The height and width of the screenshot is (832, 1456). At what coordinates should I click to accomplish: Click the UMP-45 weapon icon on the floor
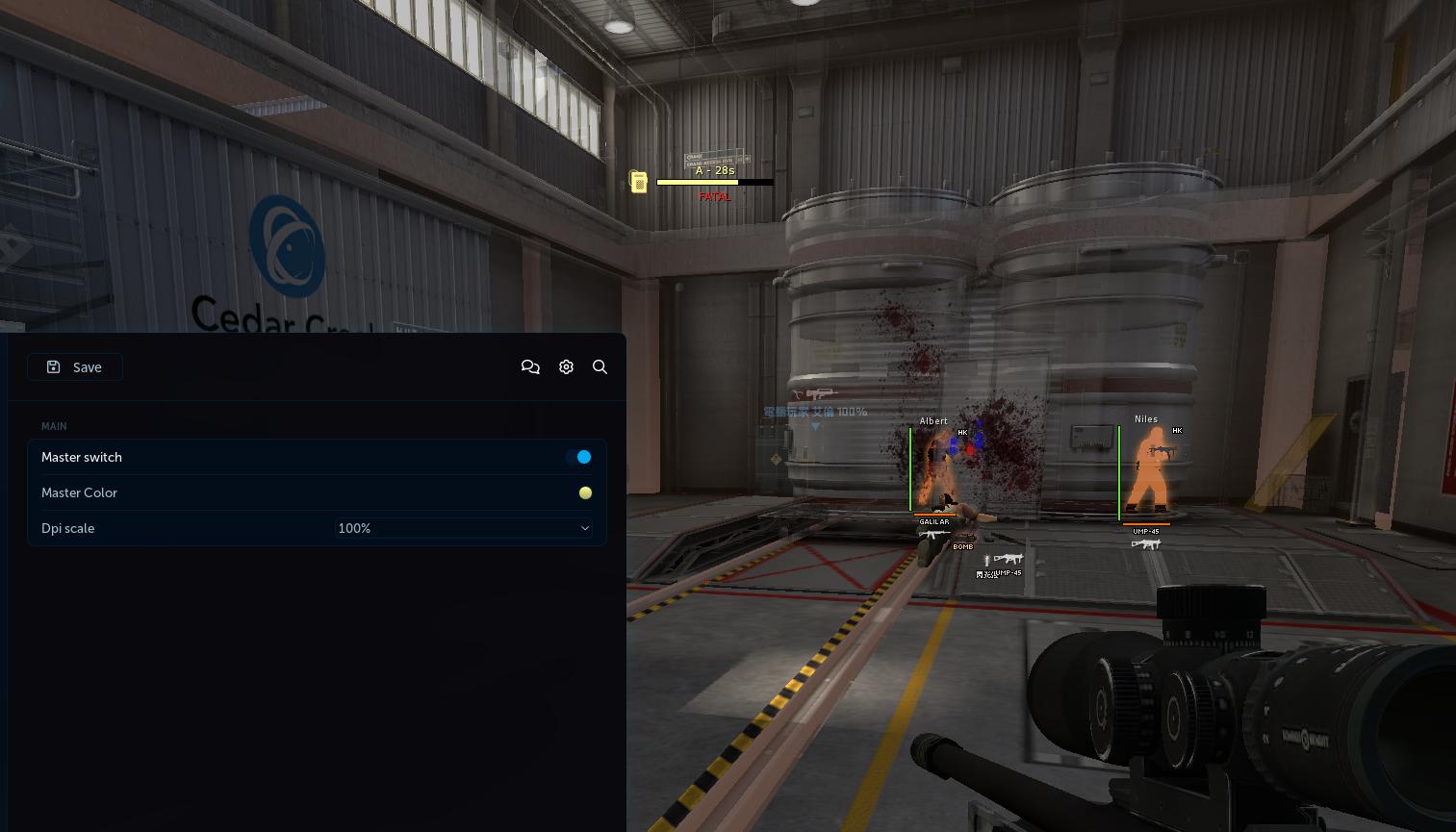click(x=1009, y=559)
